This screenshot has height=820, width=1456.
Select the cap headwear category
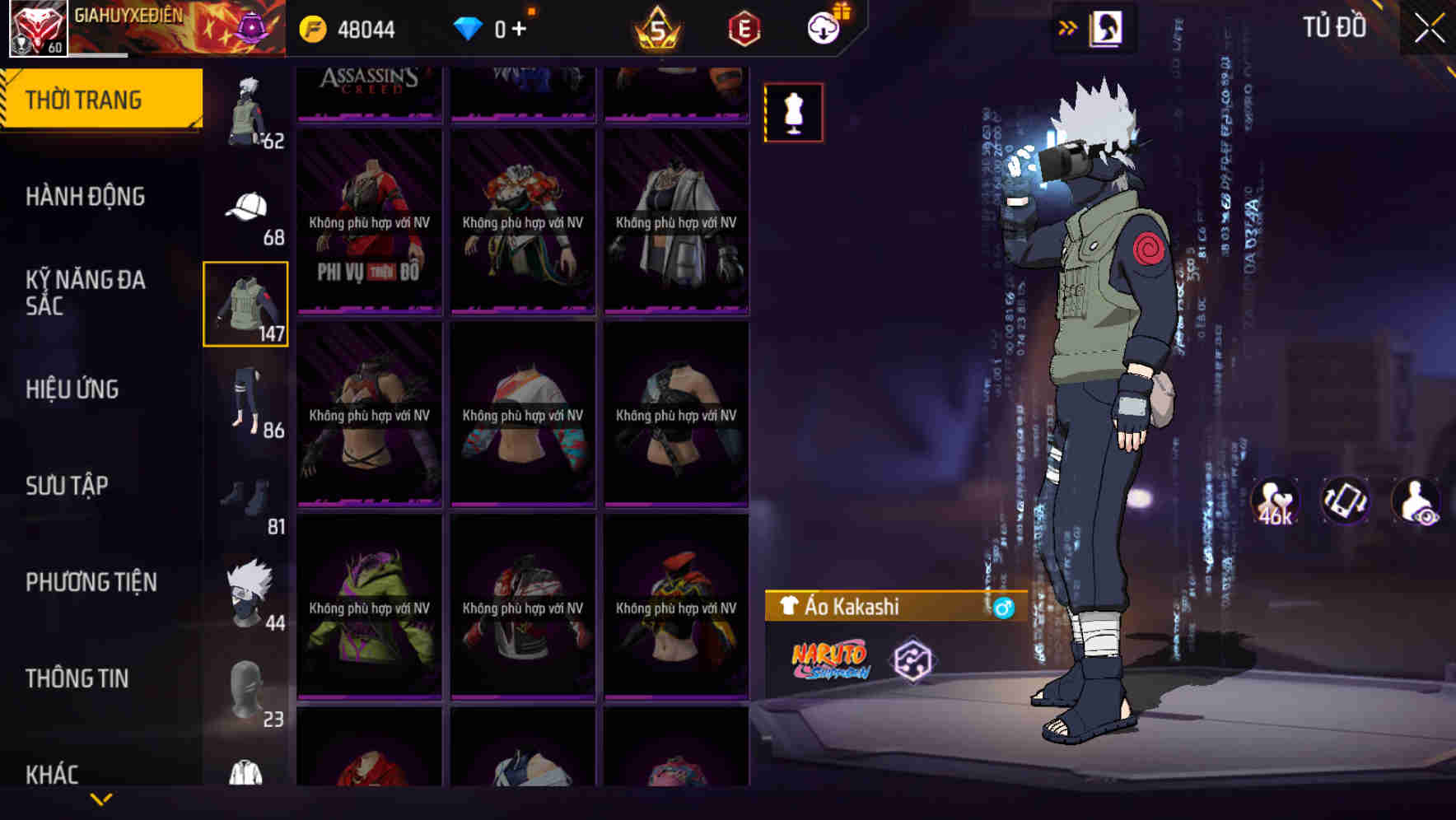[246, 206]
